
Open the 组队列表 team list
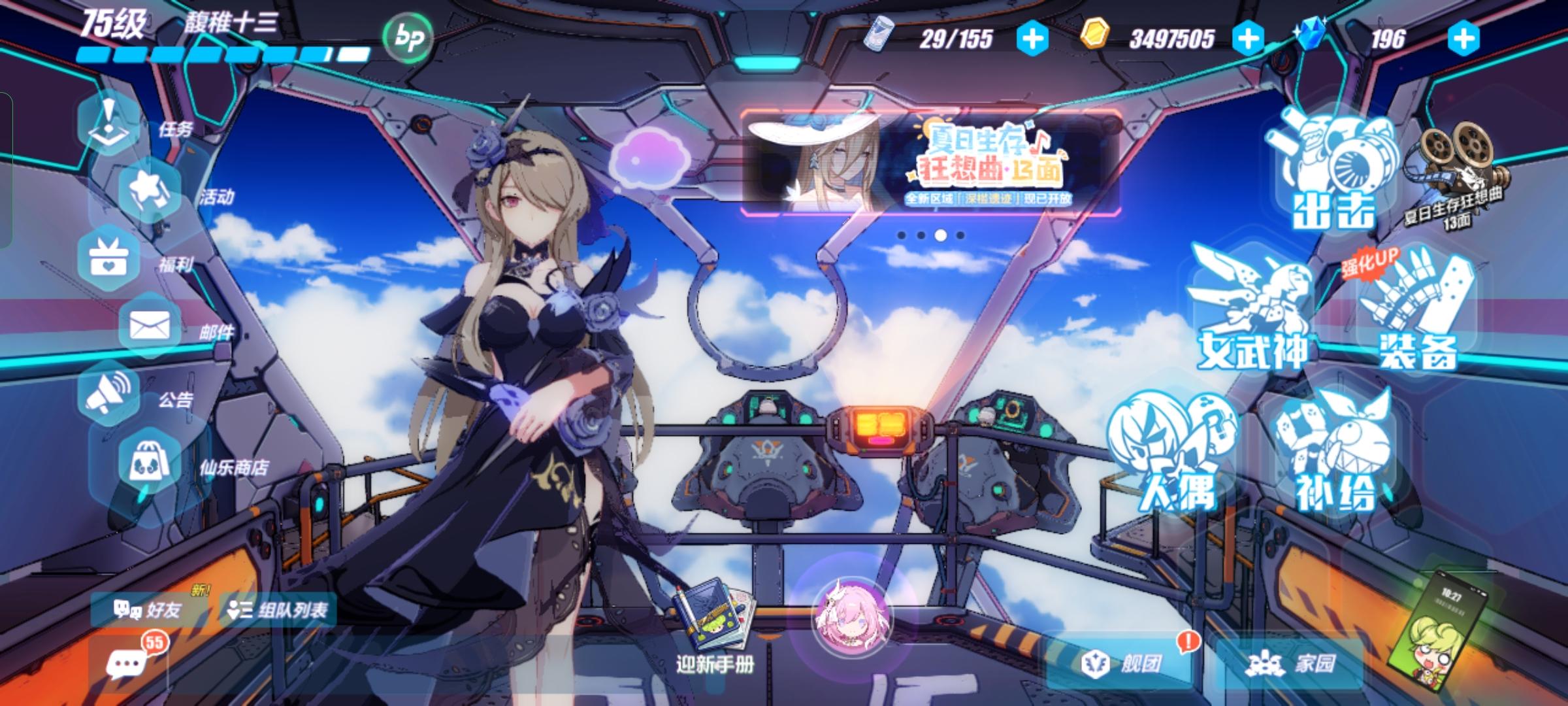tap(278, 611)
